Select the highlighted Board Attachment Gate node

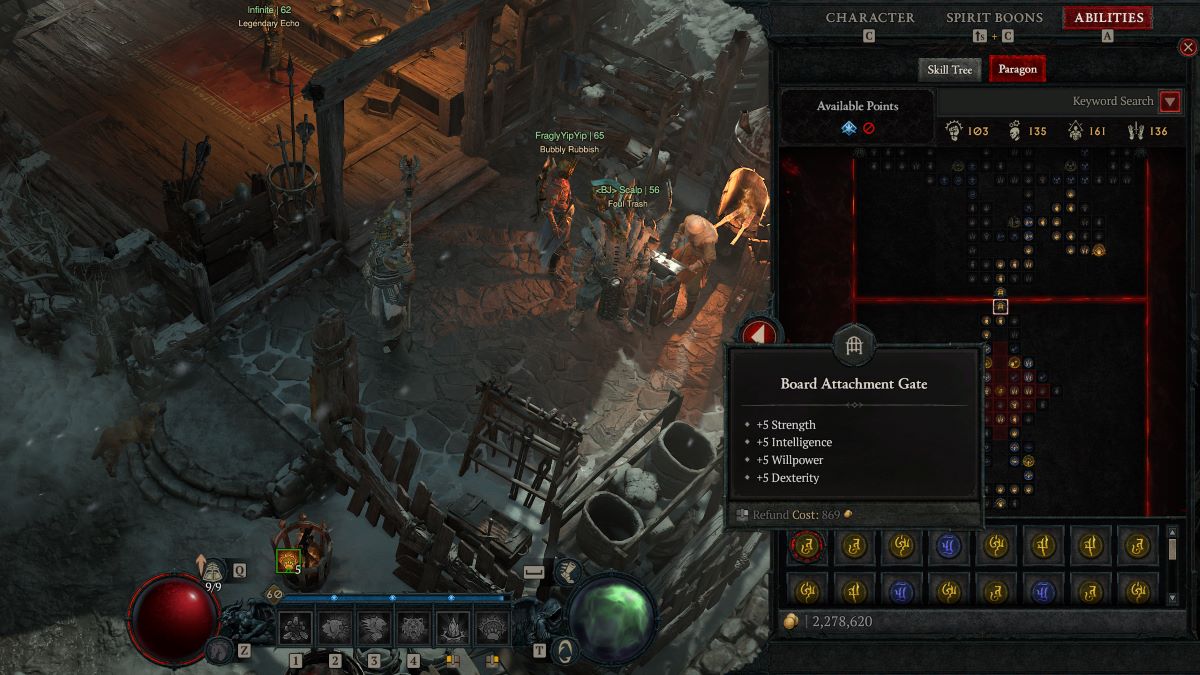[1000, 306]
